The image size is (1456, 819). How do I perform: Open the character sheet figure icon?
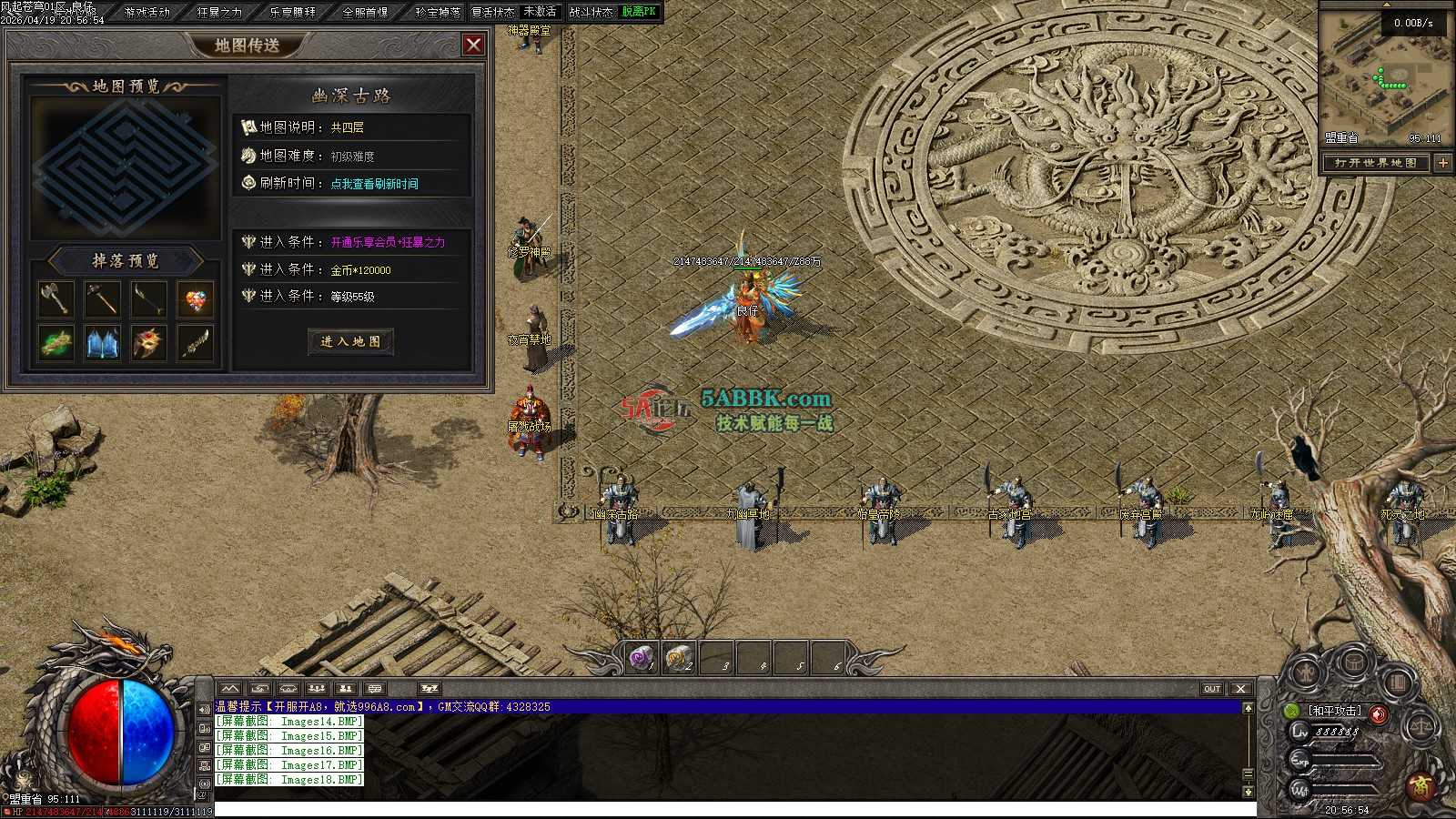click(x=1308, y=673)
